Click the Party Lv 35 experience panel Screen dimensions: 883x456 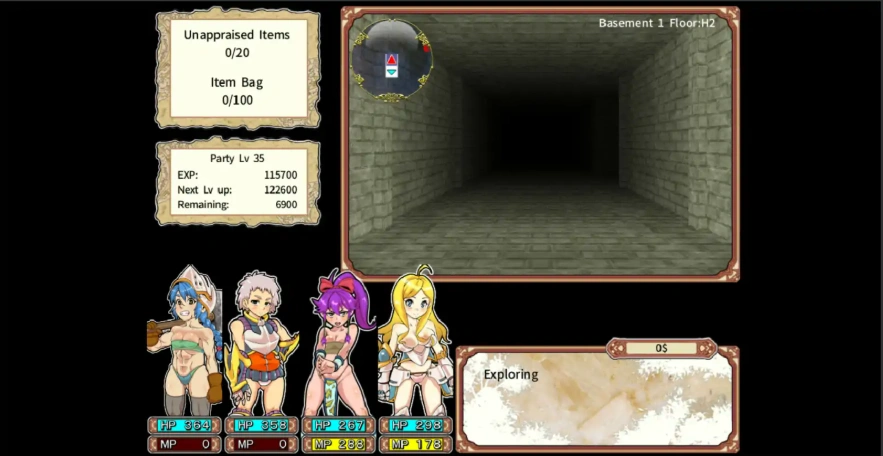click(237, 181)
